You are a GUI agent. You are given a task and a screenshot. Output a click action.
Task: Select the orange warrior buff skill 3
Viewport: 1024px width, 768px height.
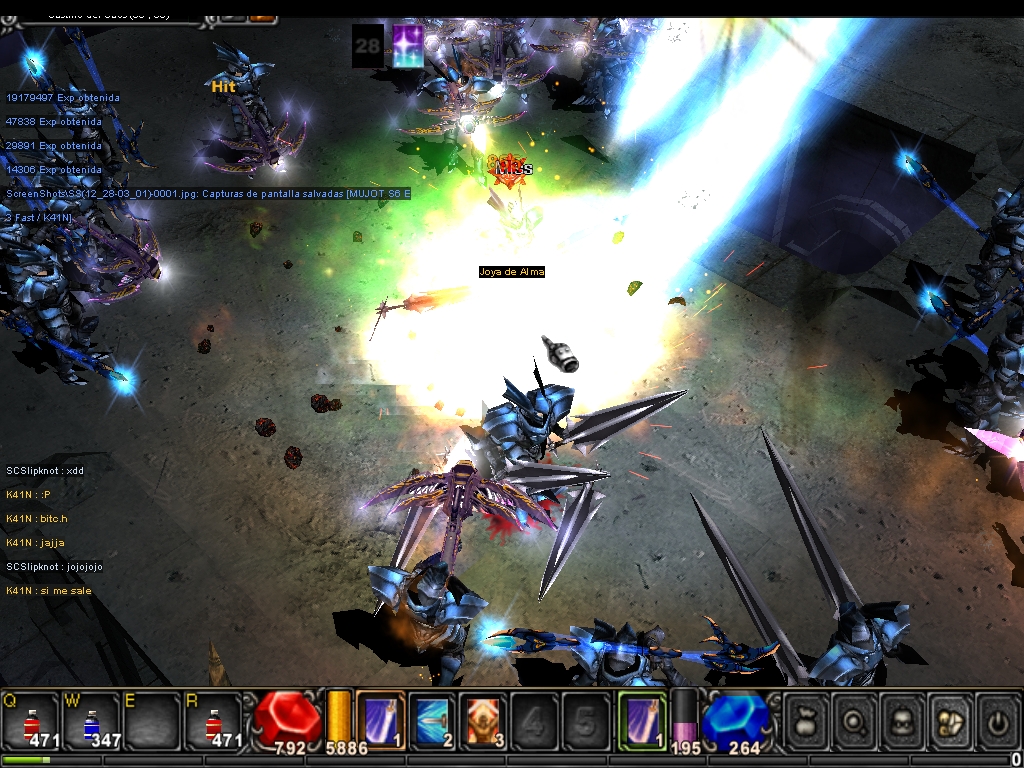tap(484, 719)
